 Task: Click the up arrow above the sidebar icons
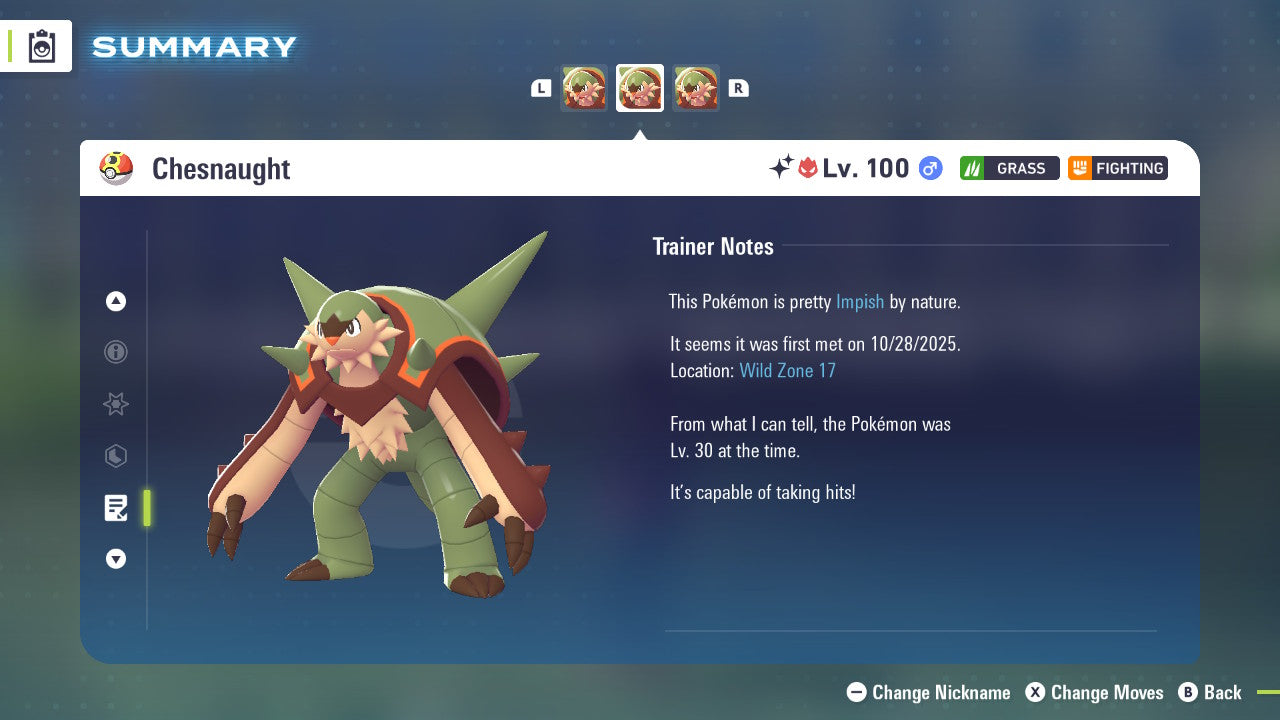[115, 301]
